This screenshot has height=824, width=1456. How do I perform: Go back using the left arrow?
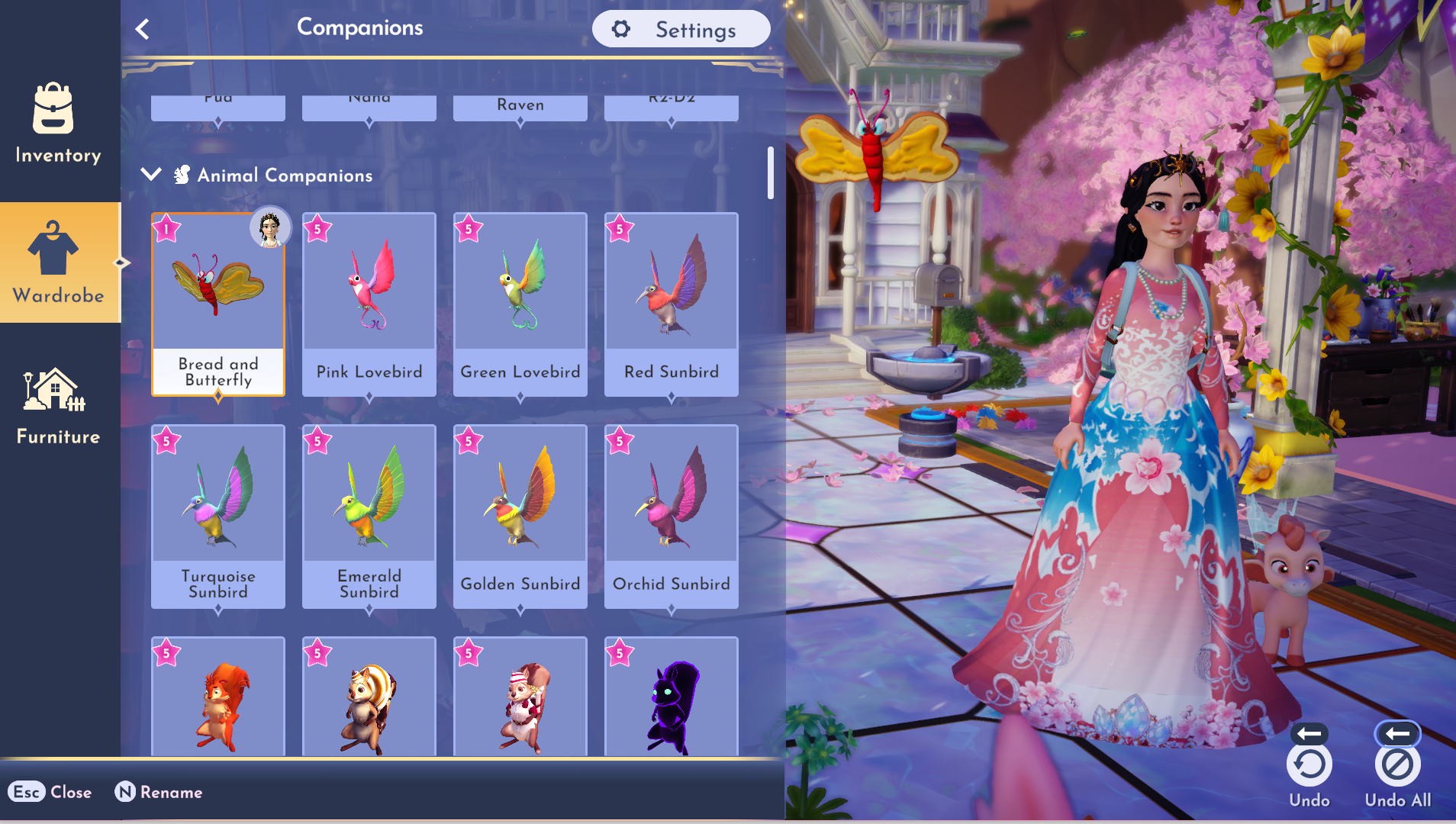click(143, 30)
